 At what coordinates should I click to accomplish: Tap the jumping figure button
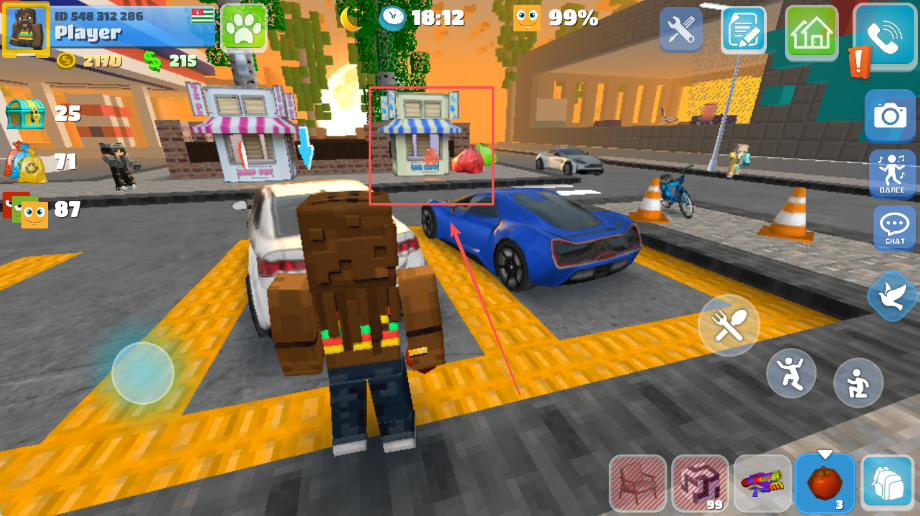tap(791, 374)
